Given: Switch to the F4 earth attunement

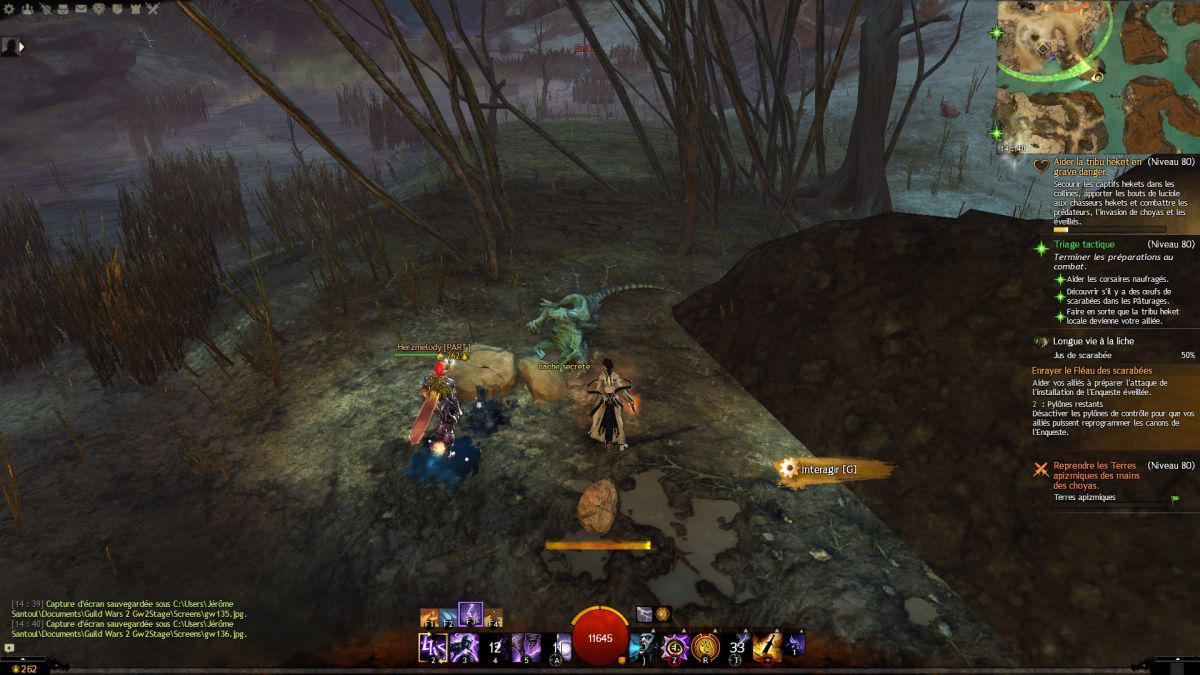Looking at the screenshot, I should [x=492, y=617].
